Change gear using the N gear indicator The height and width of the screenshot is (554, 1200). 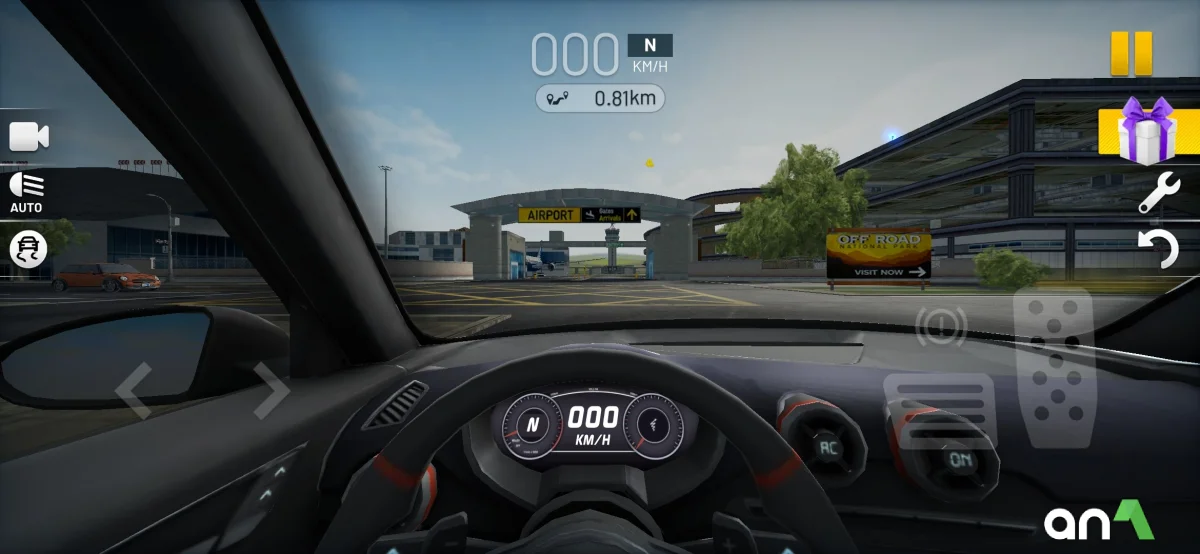(650, 45)
